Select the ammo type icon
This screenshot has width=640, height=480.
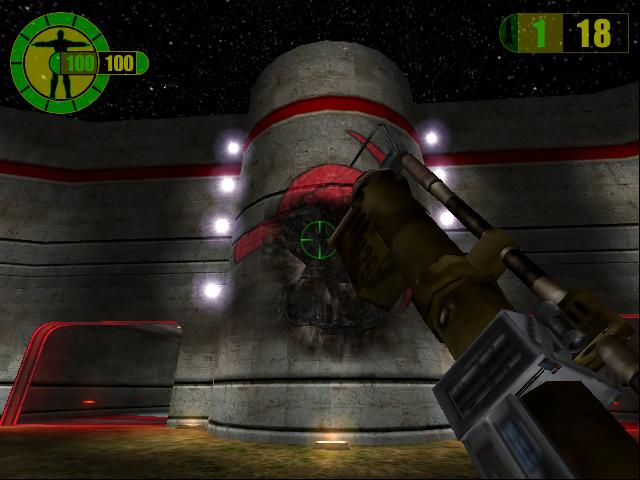512,33
